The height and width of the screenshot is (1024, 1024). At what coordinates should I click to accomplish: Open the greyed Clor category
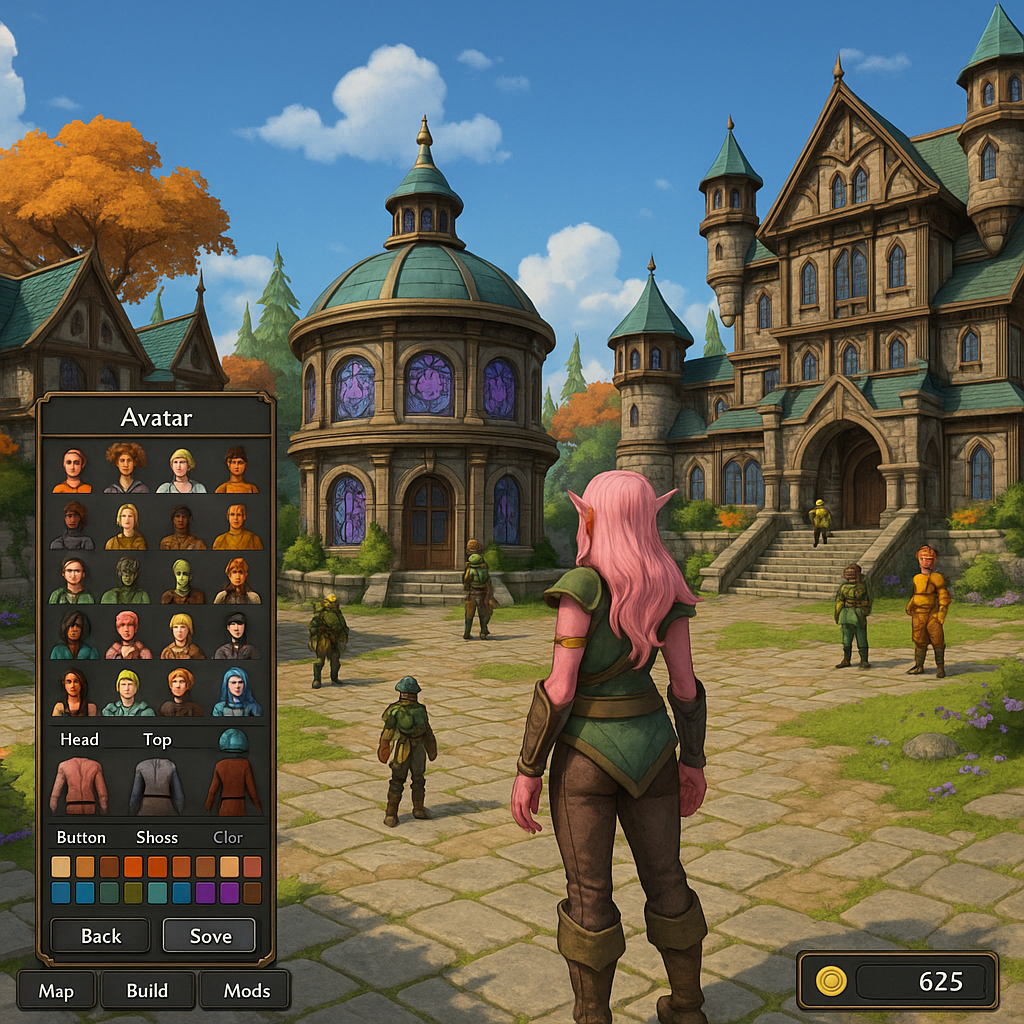pos(228,837)
